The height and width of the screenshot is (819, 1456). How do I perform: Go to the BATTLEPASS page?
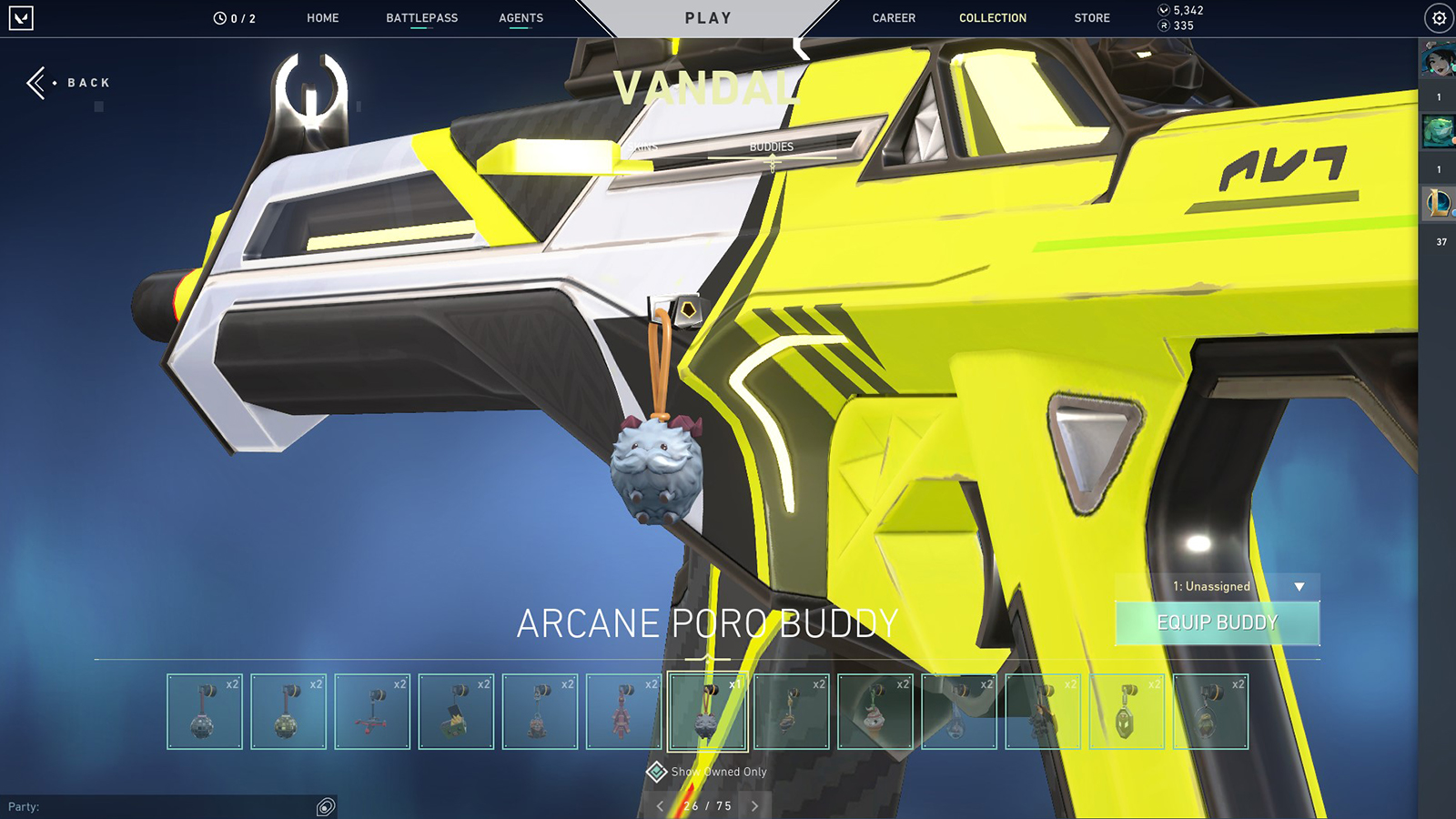click(x=421, y=17)
